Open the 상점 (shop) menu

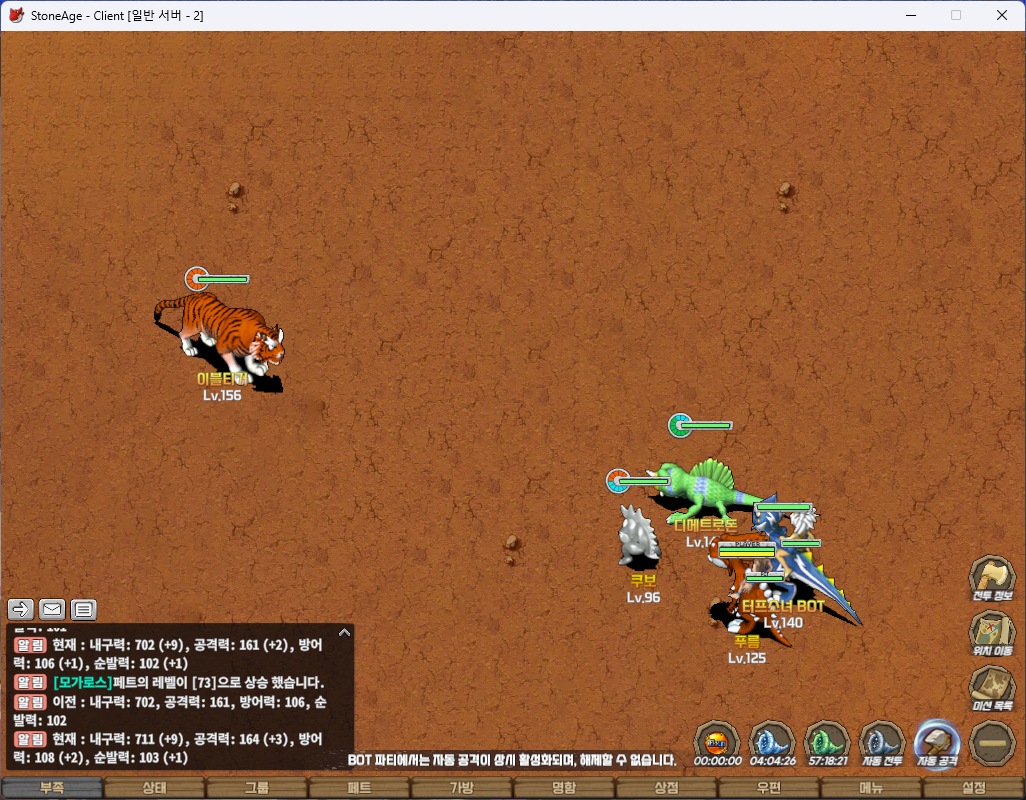(x=666, y=788)
